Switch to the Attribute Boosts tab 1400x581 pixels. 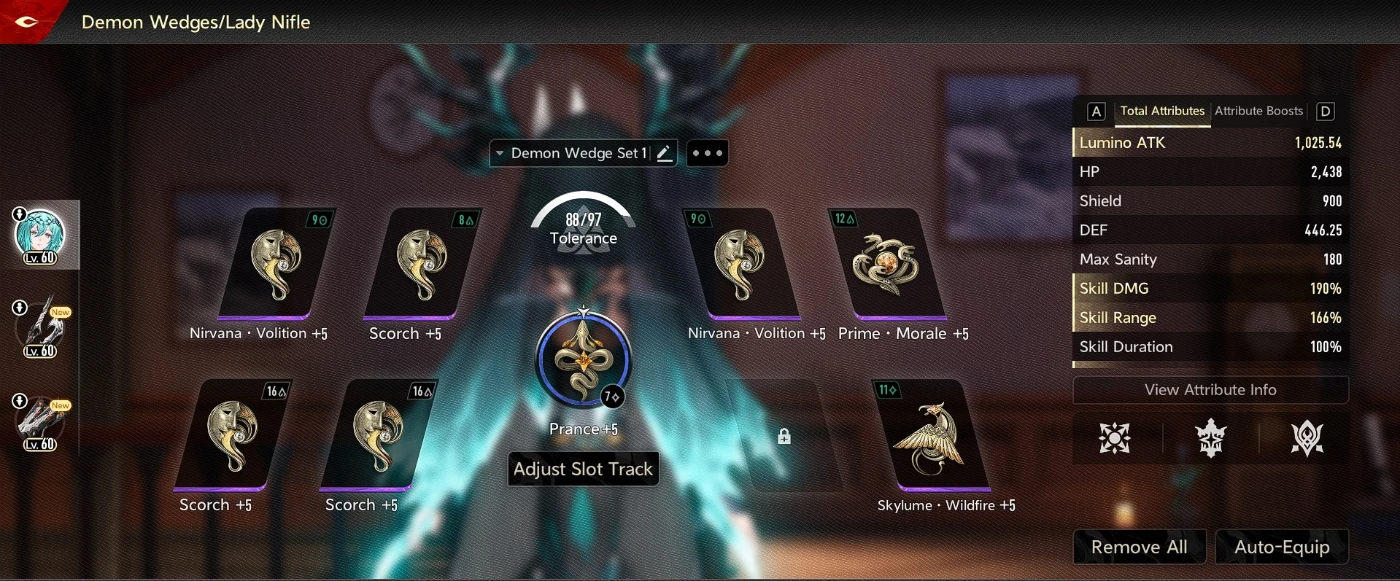point(1258,111)
